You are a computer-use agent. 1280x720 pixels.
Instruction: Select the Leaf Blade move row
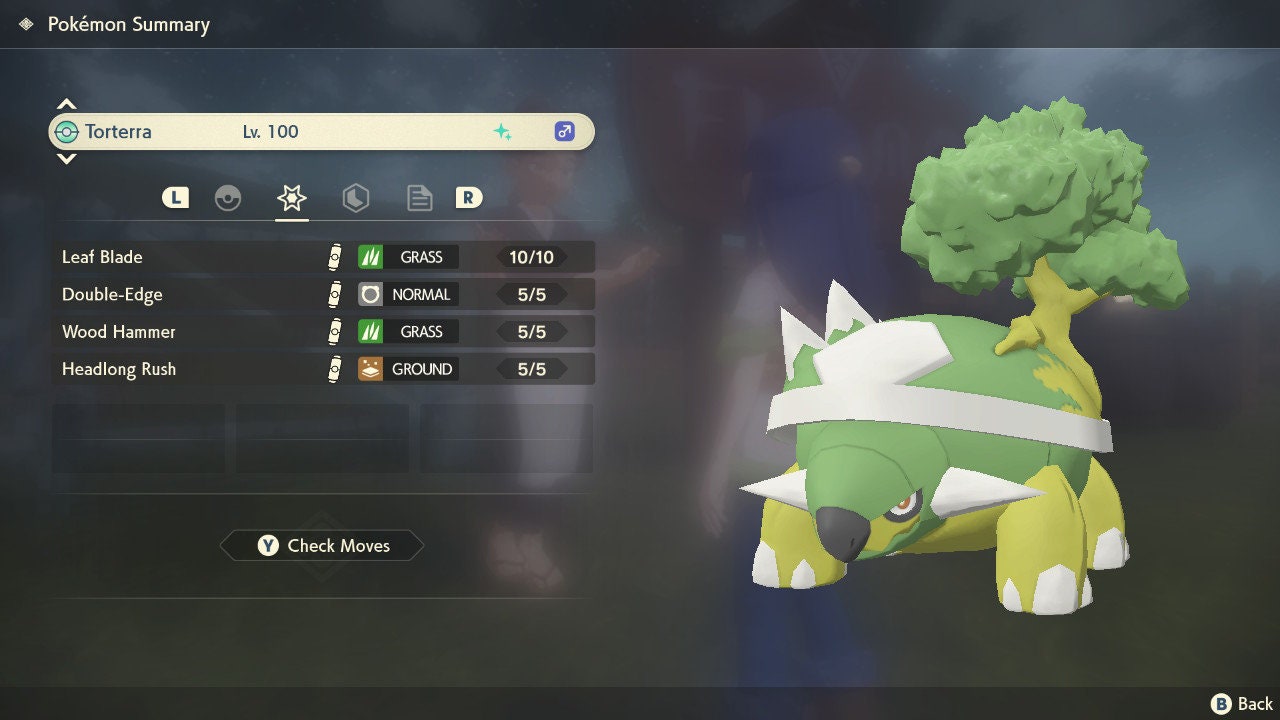click(x=322, y=257)
